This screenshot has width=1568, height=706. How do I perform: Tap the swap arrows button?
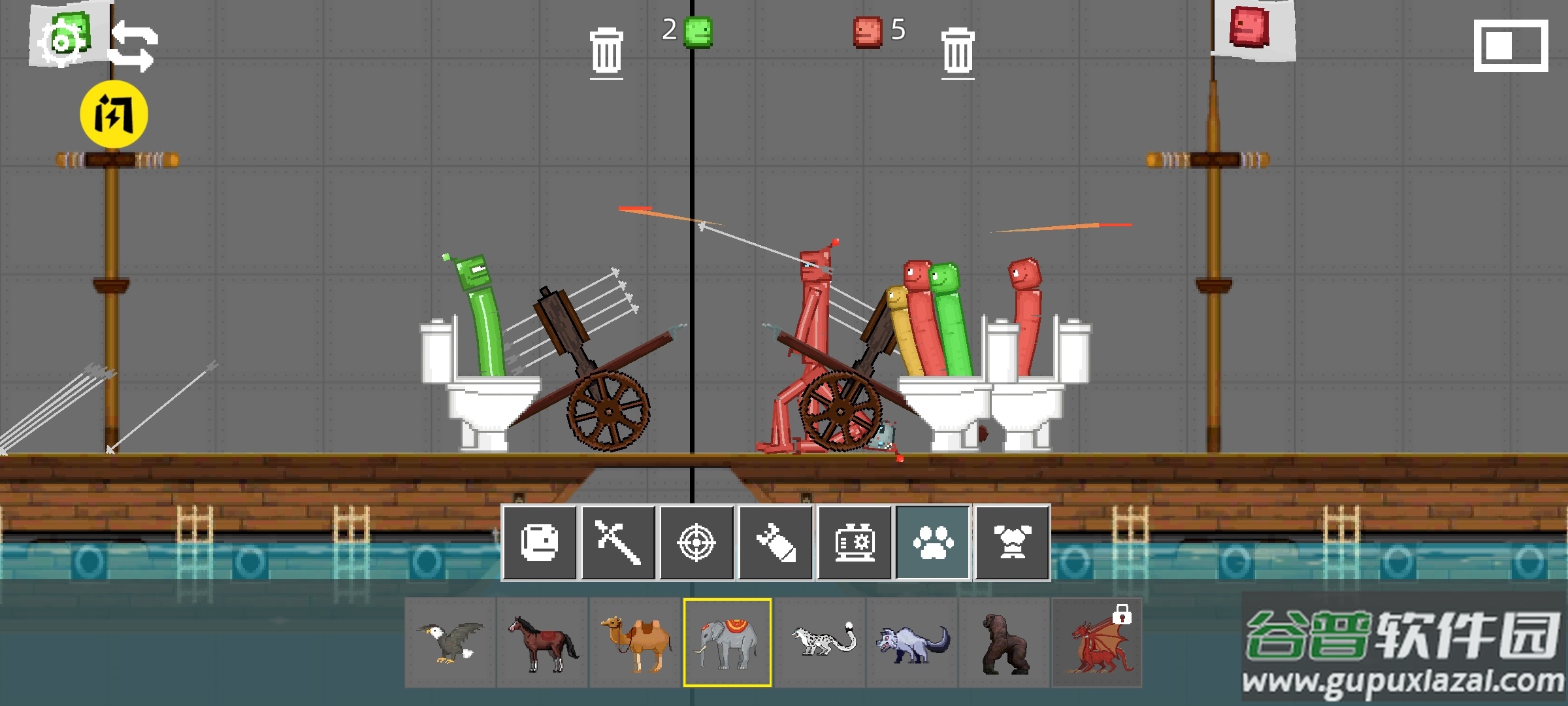[133, 46]
